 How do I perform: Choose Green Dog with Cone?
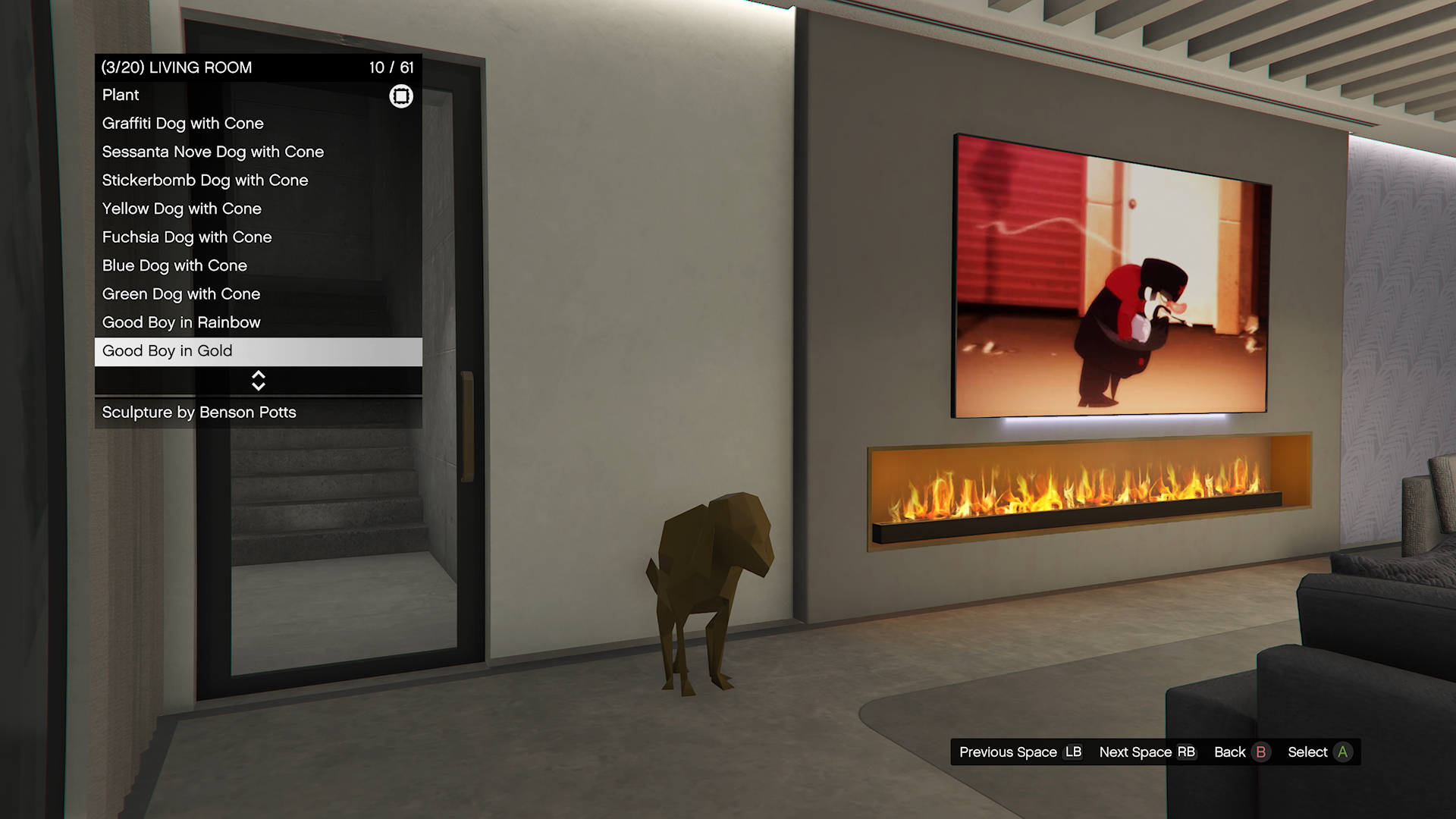click(x=258, y=294)
